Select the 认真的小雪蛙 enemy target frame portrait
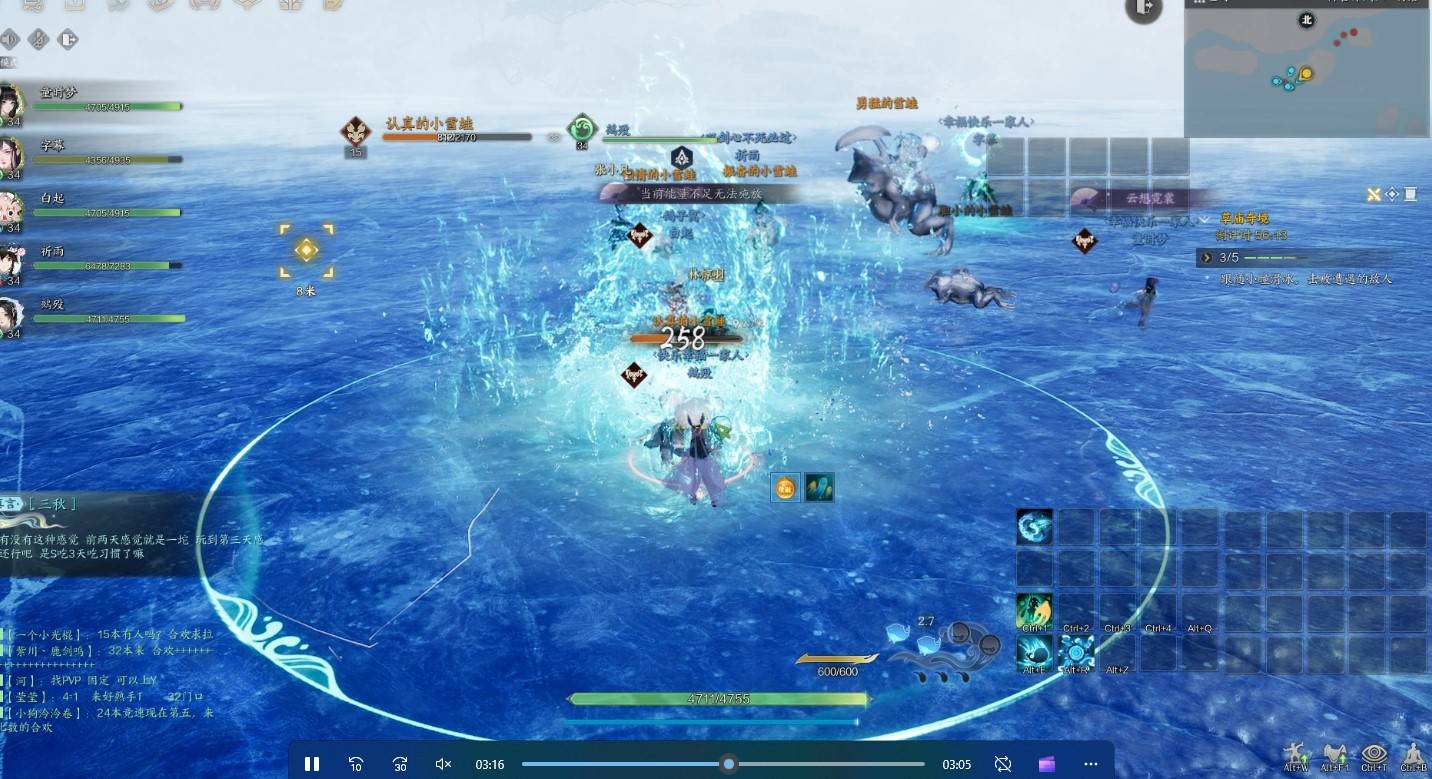The width and height of the screenshot is (1432, 779). 355,131
